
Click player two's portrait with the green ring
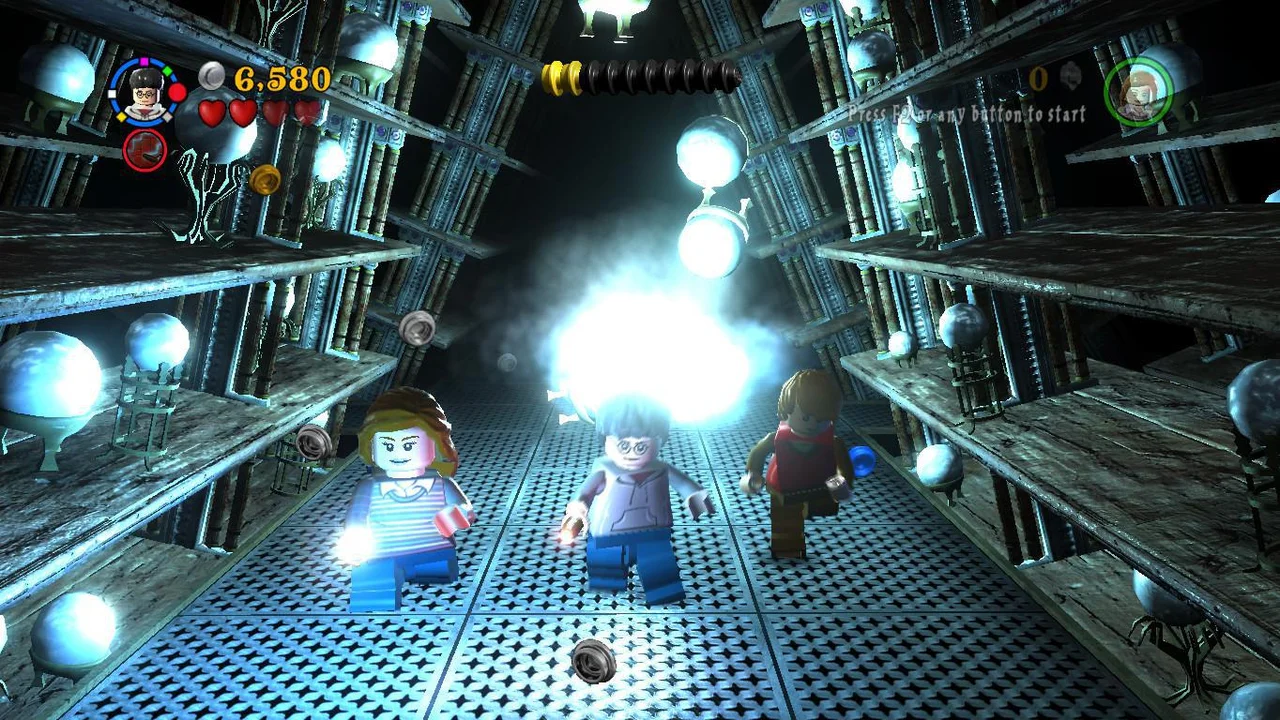click(x=1139, y=90)
